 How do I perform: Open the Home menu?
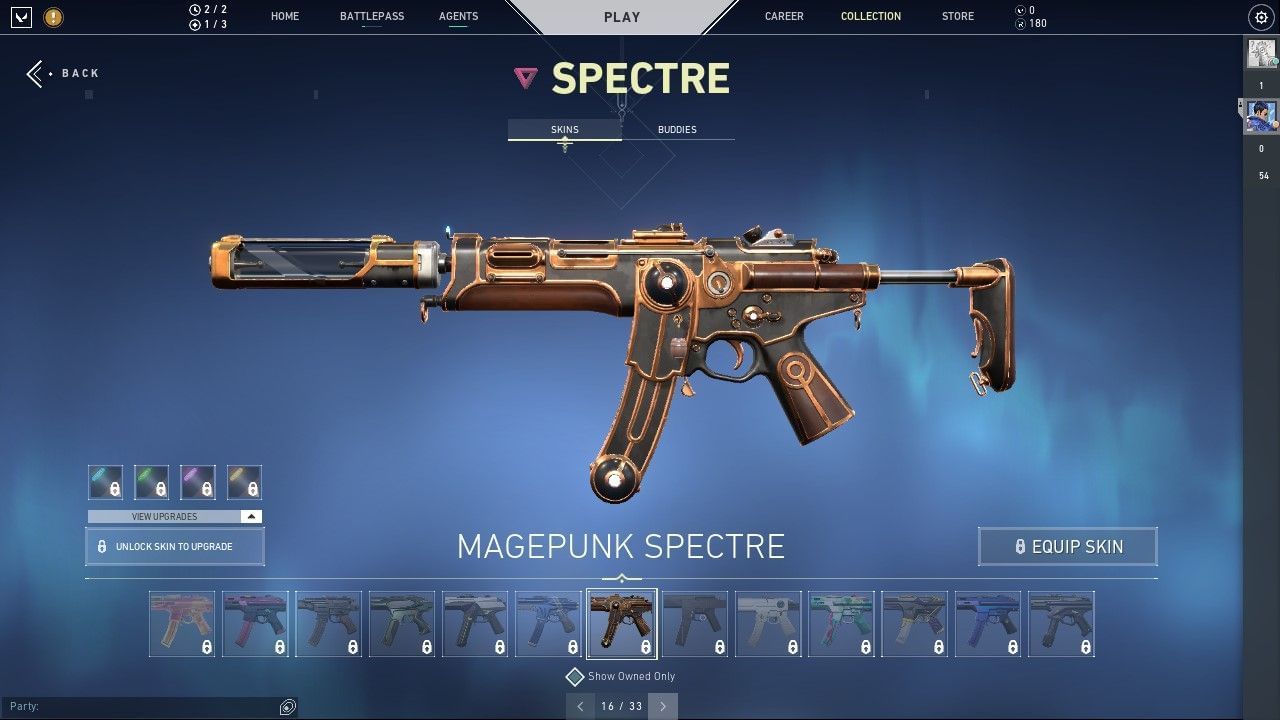pyautogui.click(x=285, y=16)
